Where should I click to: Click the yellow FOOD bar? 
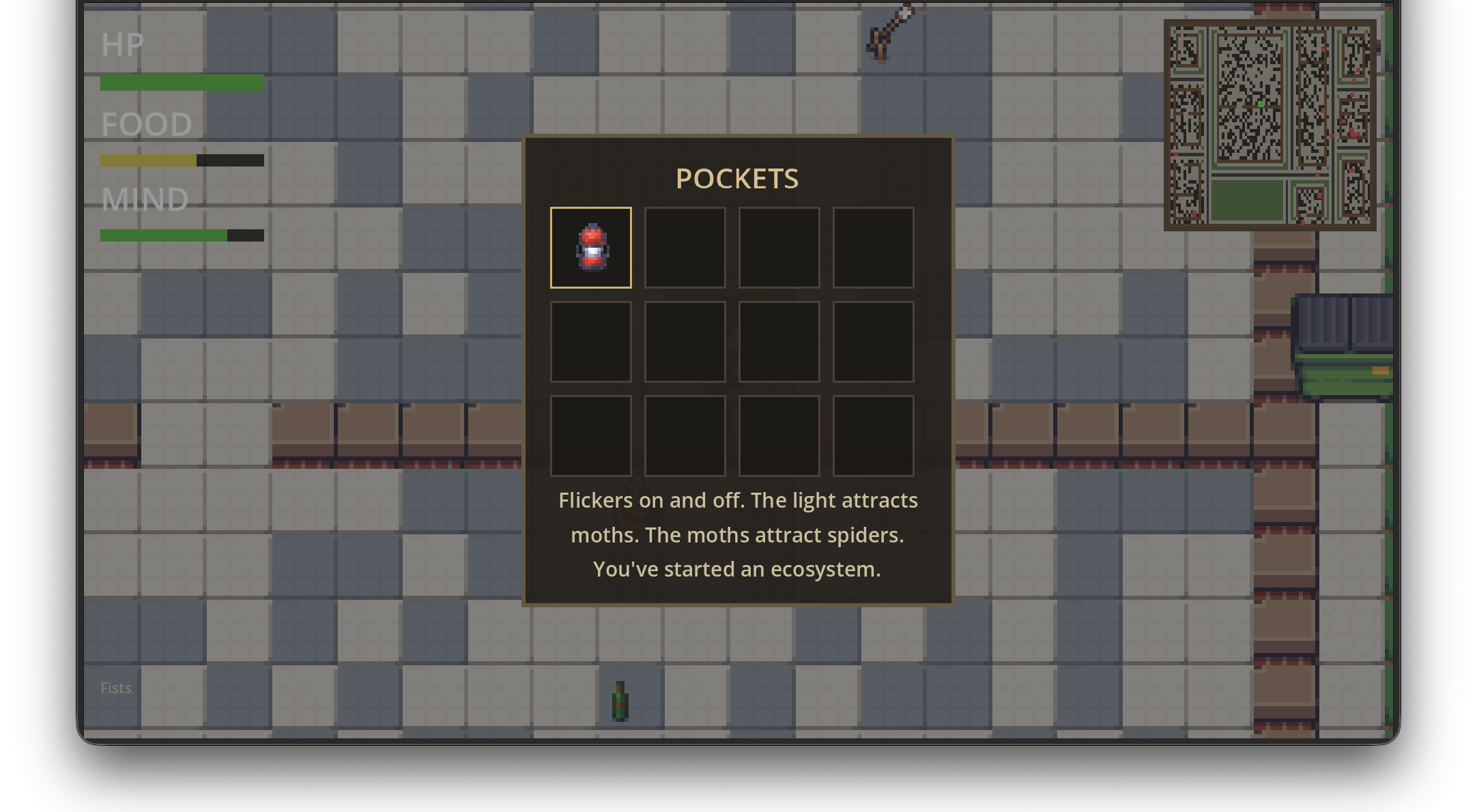[149, 160]
